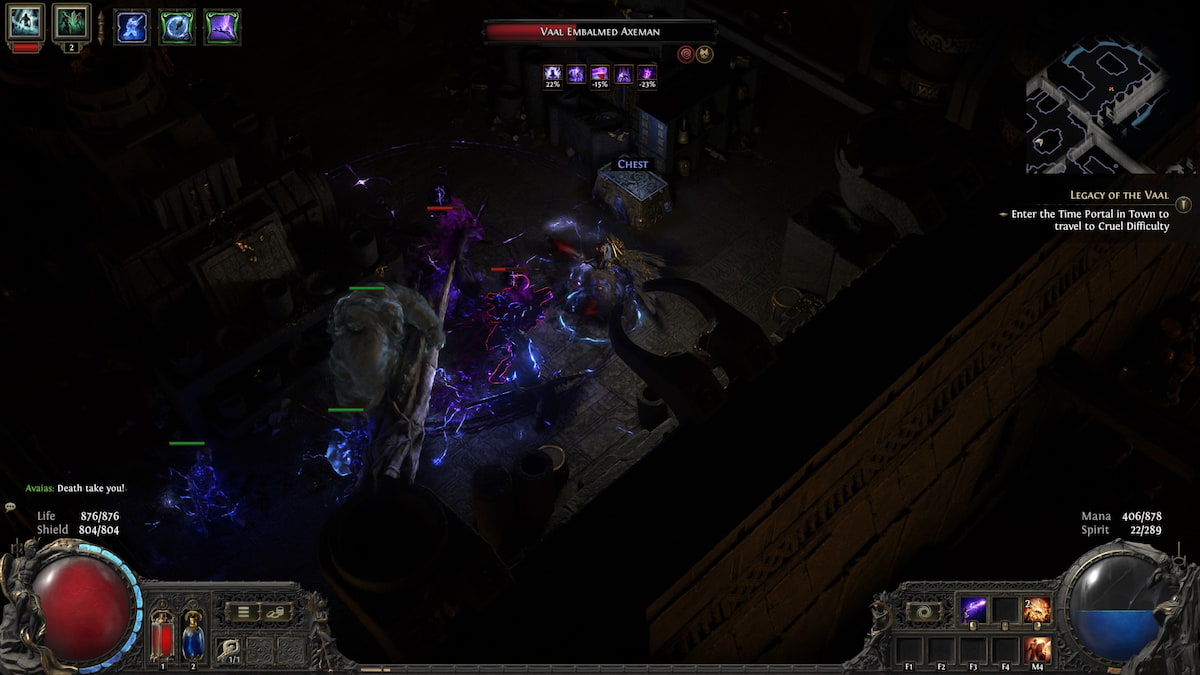The width and height of the screenshot is (1200, 675).
Task: Select the Chest label
Action: click(632, 164)
